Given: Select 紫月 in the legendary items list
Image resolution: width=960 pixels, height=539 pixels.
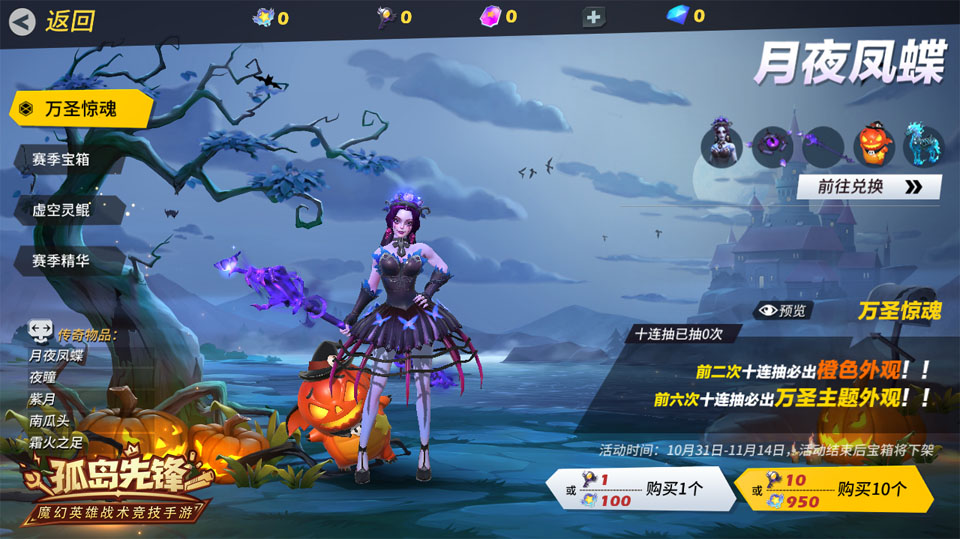Looking at the screenshot, I should pos(44,399).
